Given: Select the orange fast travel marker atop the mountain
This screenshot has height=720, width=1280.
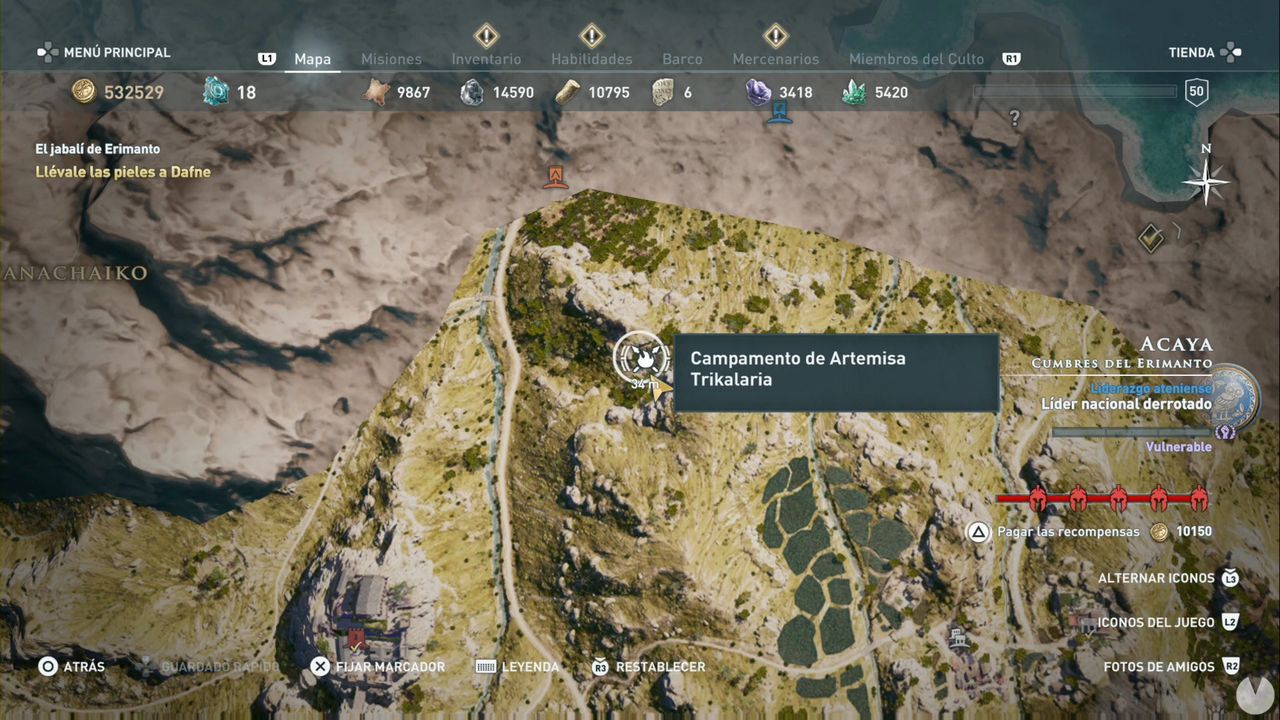Looking at the screenshot, I should coord(556,178).
